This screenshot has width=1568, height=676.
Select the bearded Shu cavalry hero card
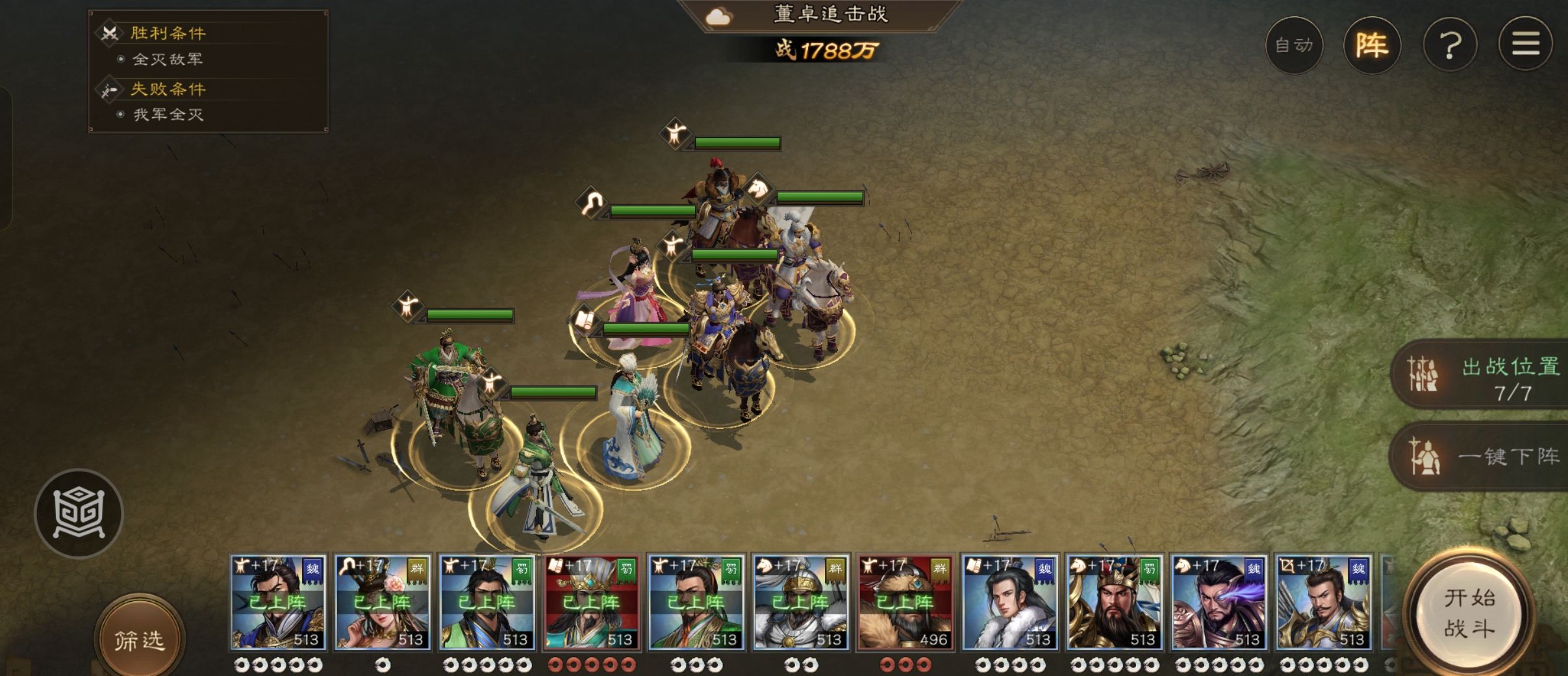click(x=1114, y=603)
